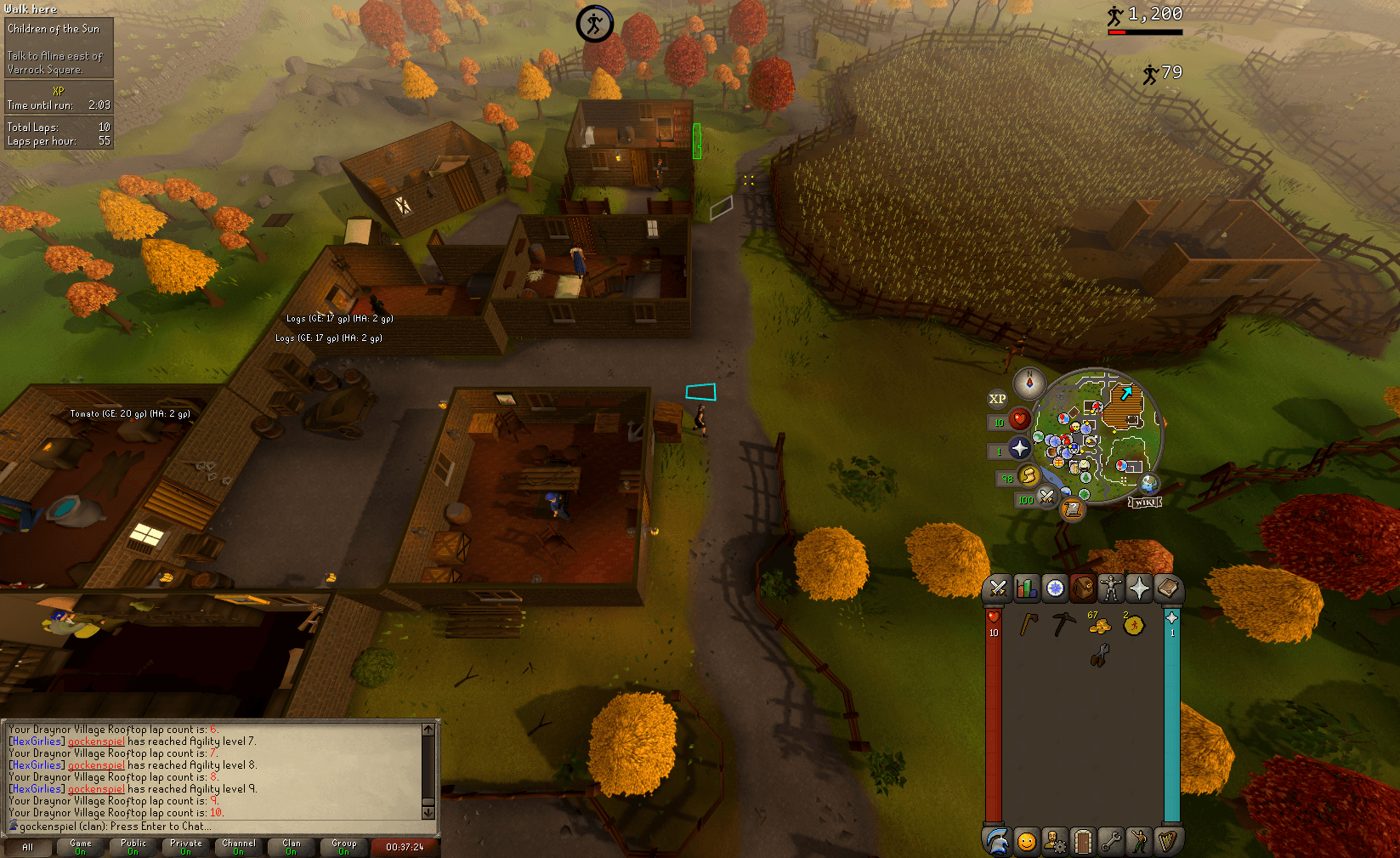Screen dimensions: 1400x858
Task: Toggle run with the run energy orb
Action: point(1029,476)
